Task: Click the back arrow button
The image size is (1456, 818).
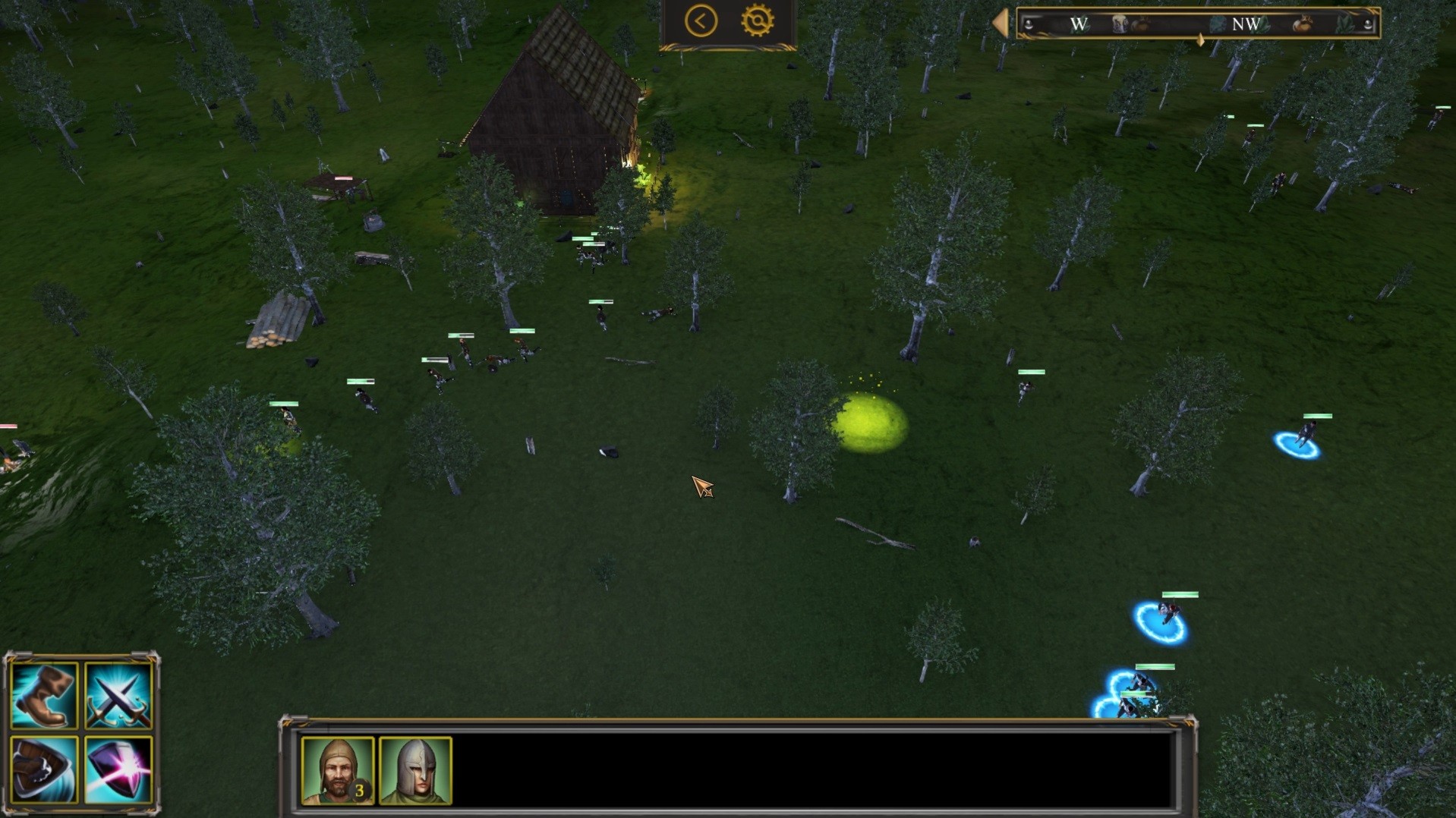Action: [700, 21]
